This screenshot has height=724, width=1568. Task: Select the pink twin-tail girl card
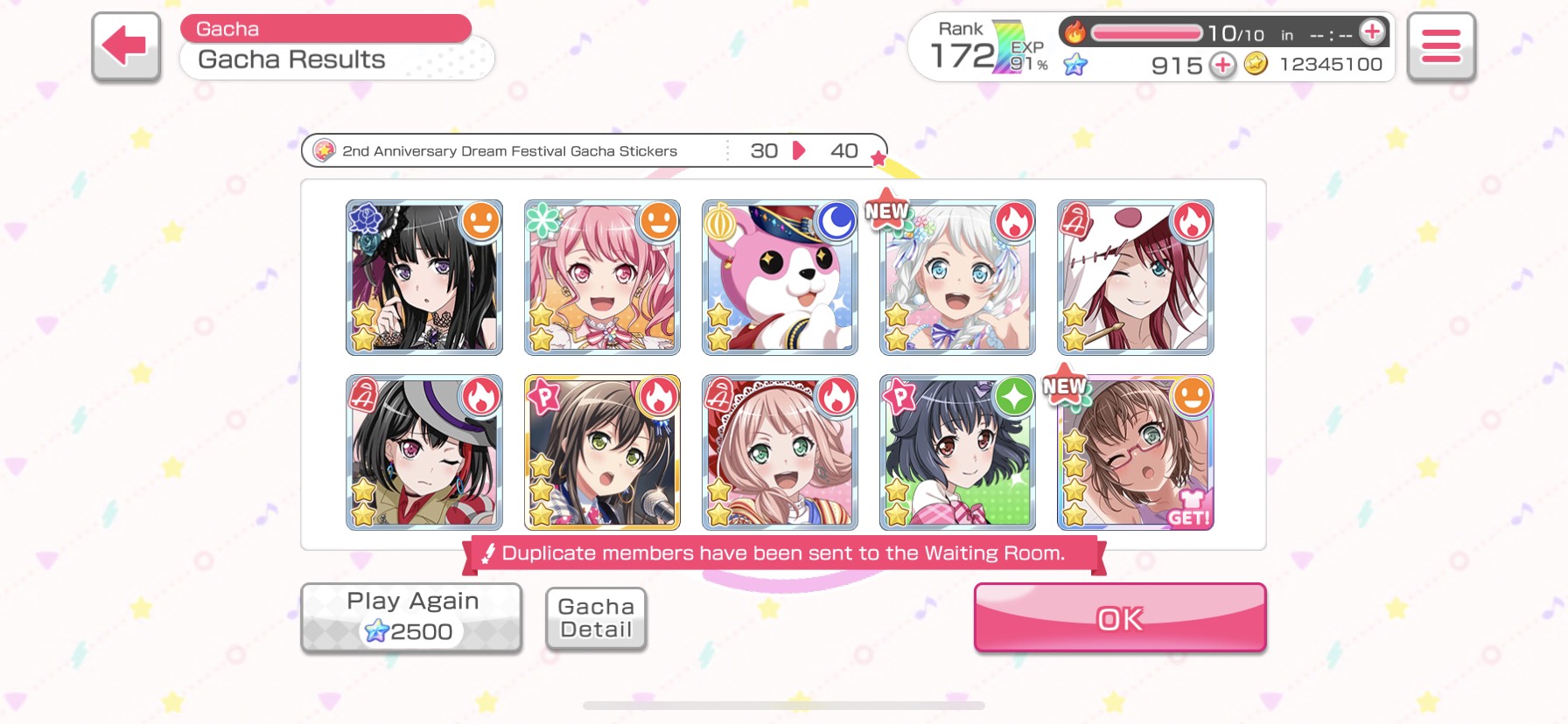(x=602, y=277)
